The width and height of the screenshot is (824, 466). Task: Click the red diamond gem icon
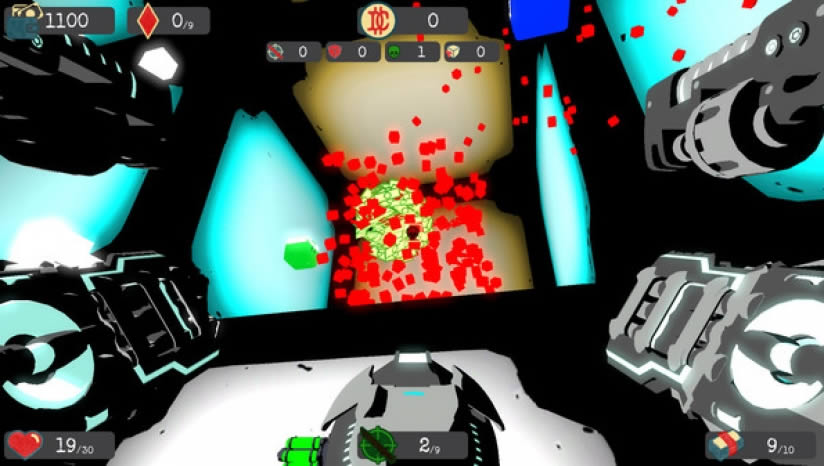pyautogui.click(x=147, y=19)
